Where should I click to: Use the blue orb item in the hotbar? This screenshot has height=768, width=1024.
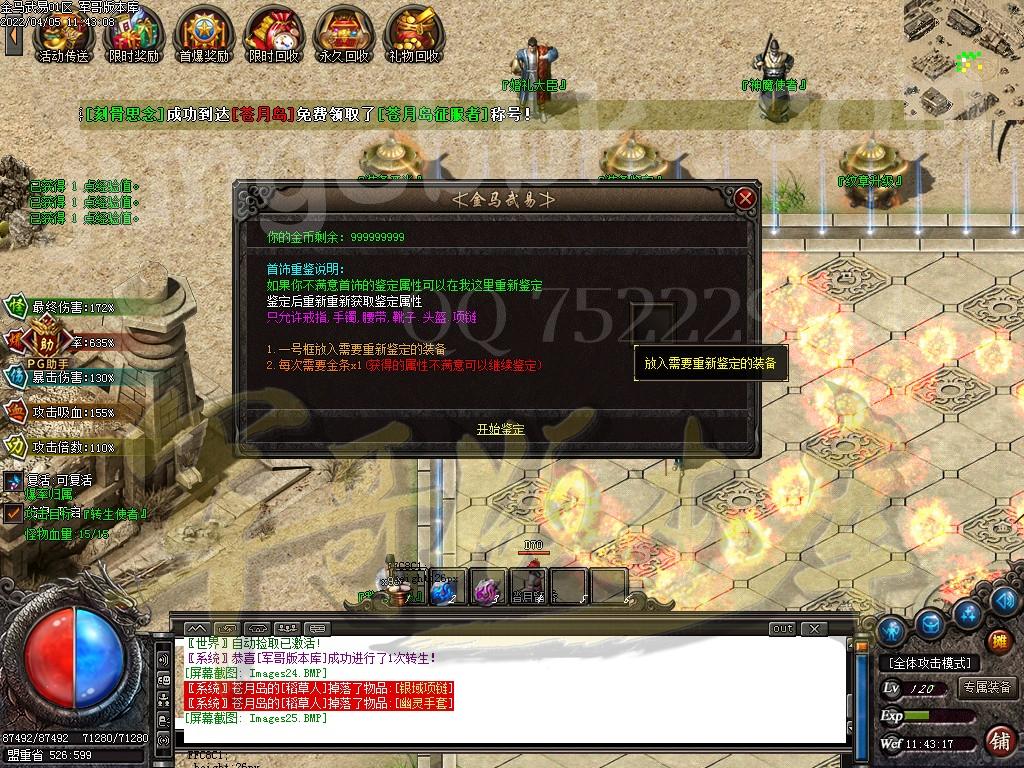tap(441, 590)
